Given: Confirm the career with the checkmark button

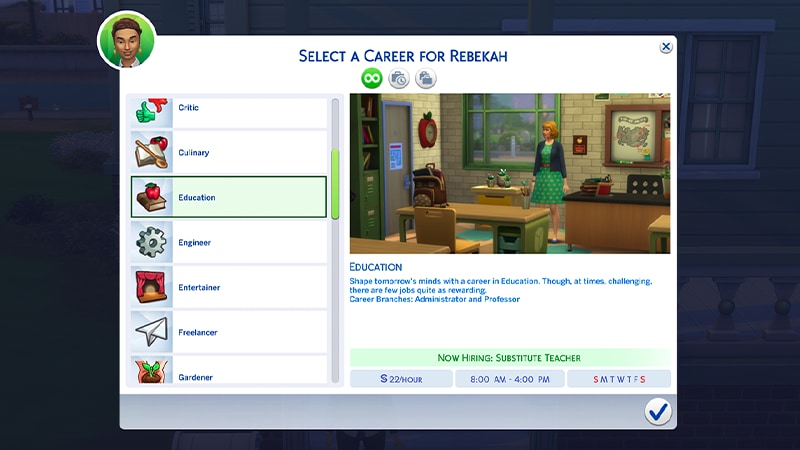Looking at the screenshot, I should (657, 411).
